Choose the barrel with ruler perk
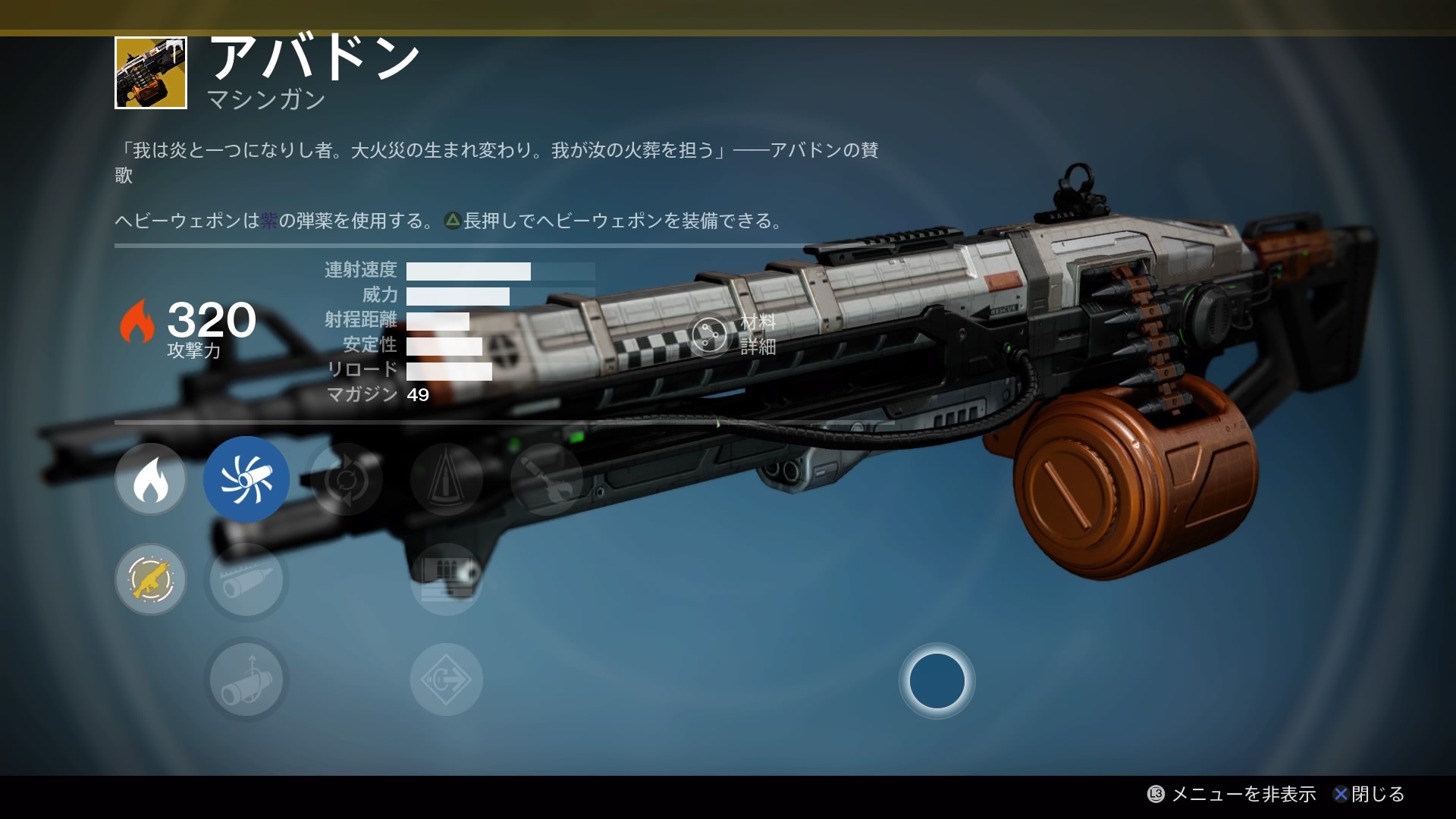Image resolution: width=1456 pixels, height=819 pixels. pyautogui.click(x=246, y=579)
